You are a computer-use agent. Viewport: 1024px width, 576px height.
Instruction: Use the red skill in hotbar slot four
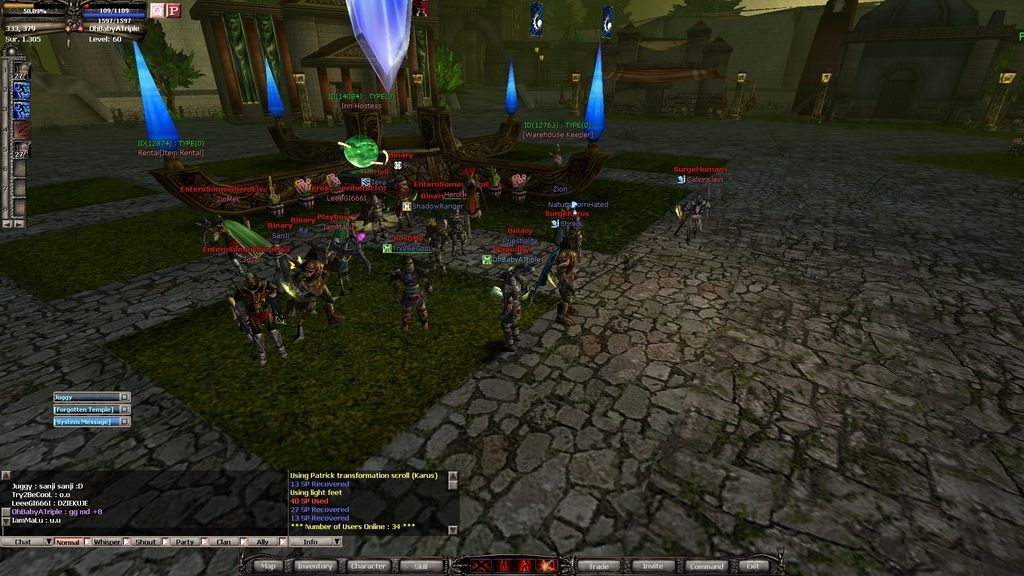pyautogui.click(x=21, y=130)
